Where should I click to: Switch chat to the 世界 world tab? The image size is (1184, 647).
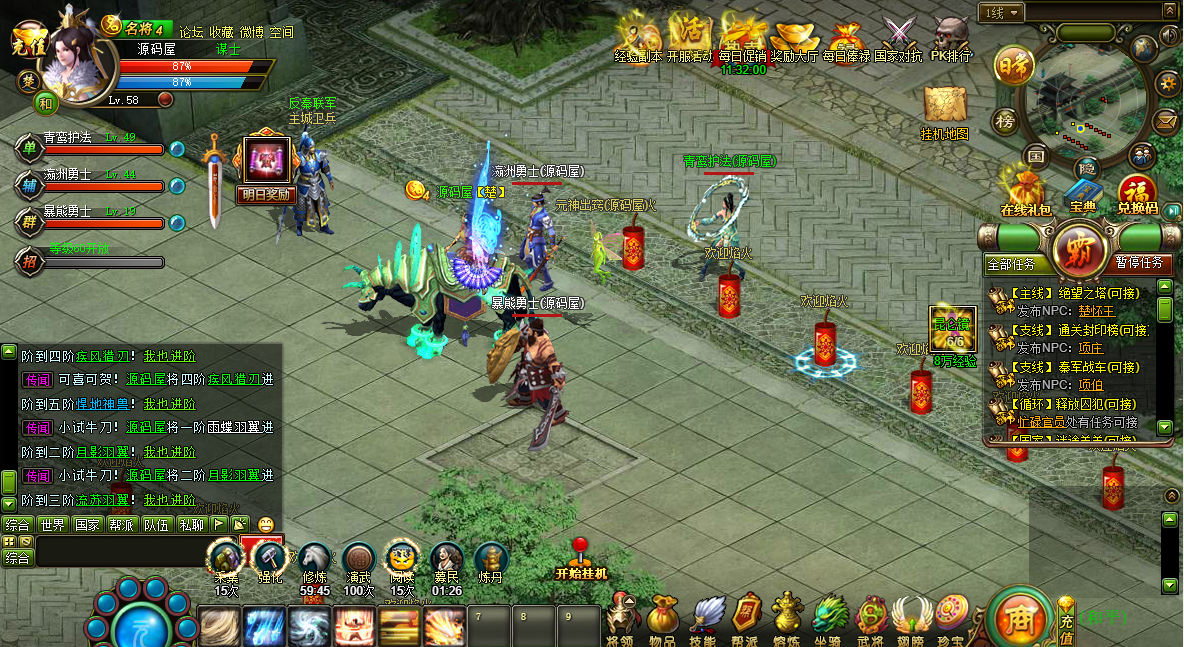52,524
